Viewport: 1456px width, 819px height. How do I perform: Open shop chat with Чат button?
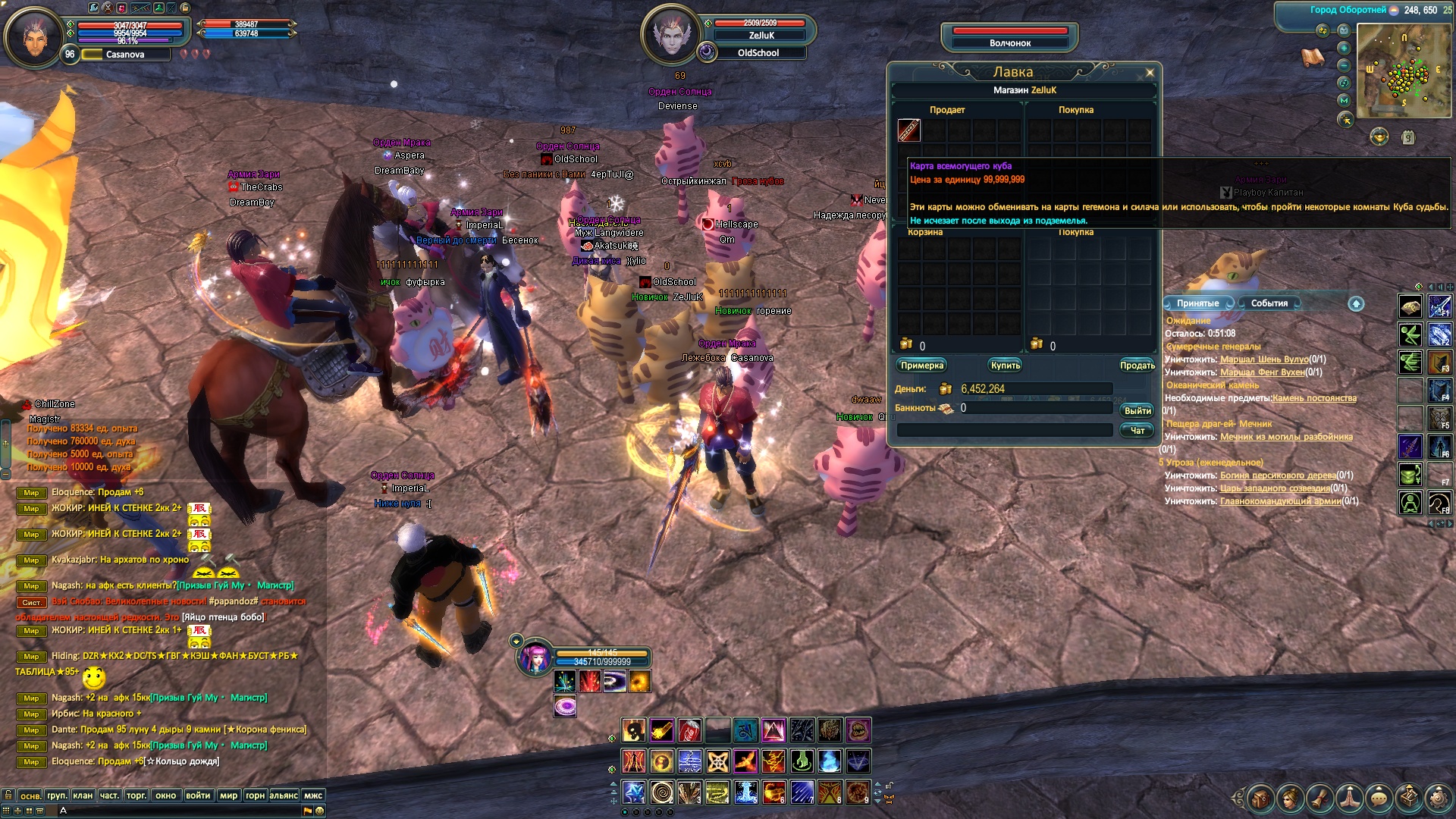click(1137, 431)
